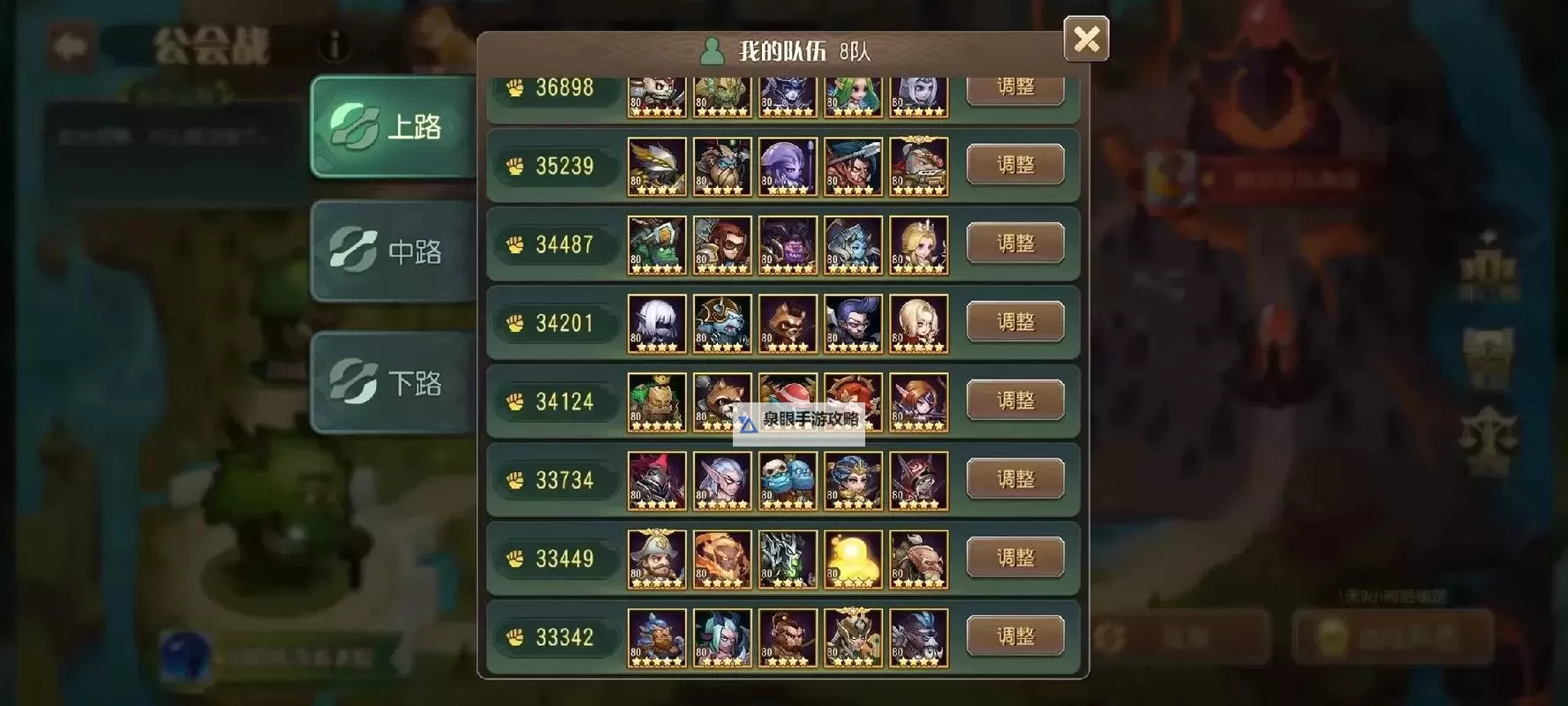The height and width of the screenshot is (706, 1568).
Task: Open the 下路 lane tab
Action: coord(394,382)
